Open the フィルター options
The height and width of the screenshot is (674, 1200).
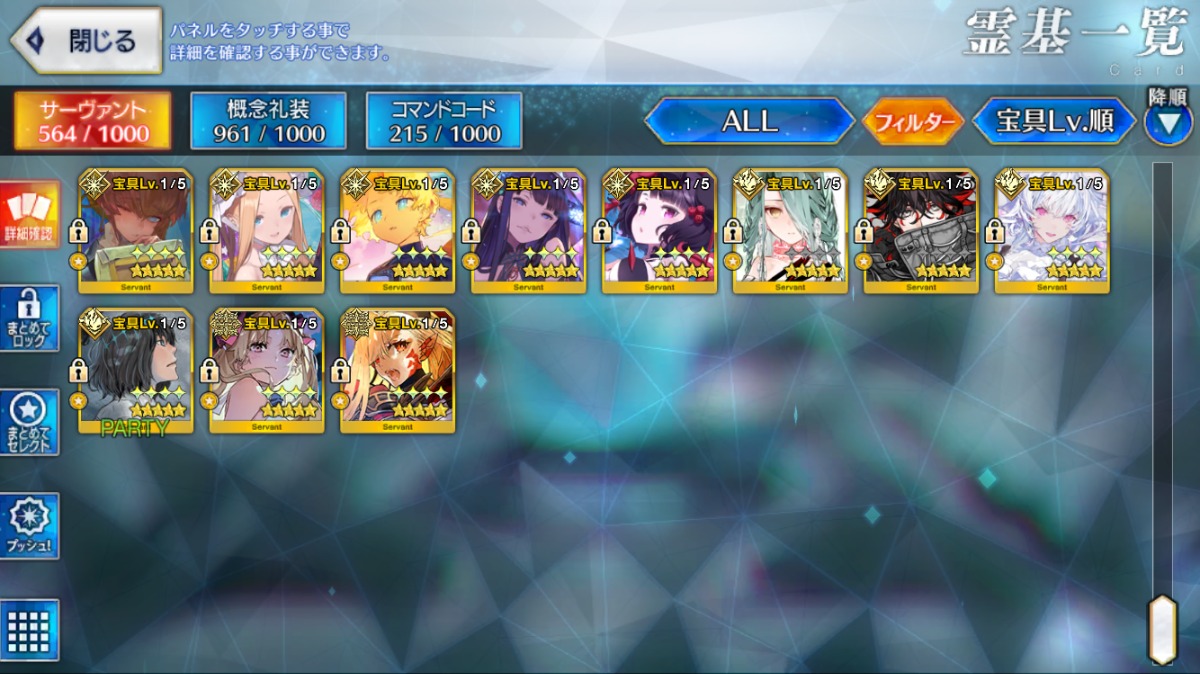click(x=912, y=122)
